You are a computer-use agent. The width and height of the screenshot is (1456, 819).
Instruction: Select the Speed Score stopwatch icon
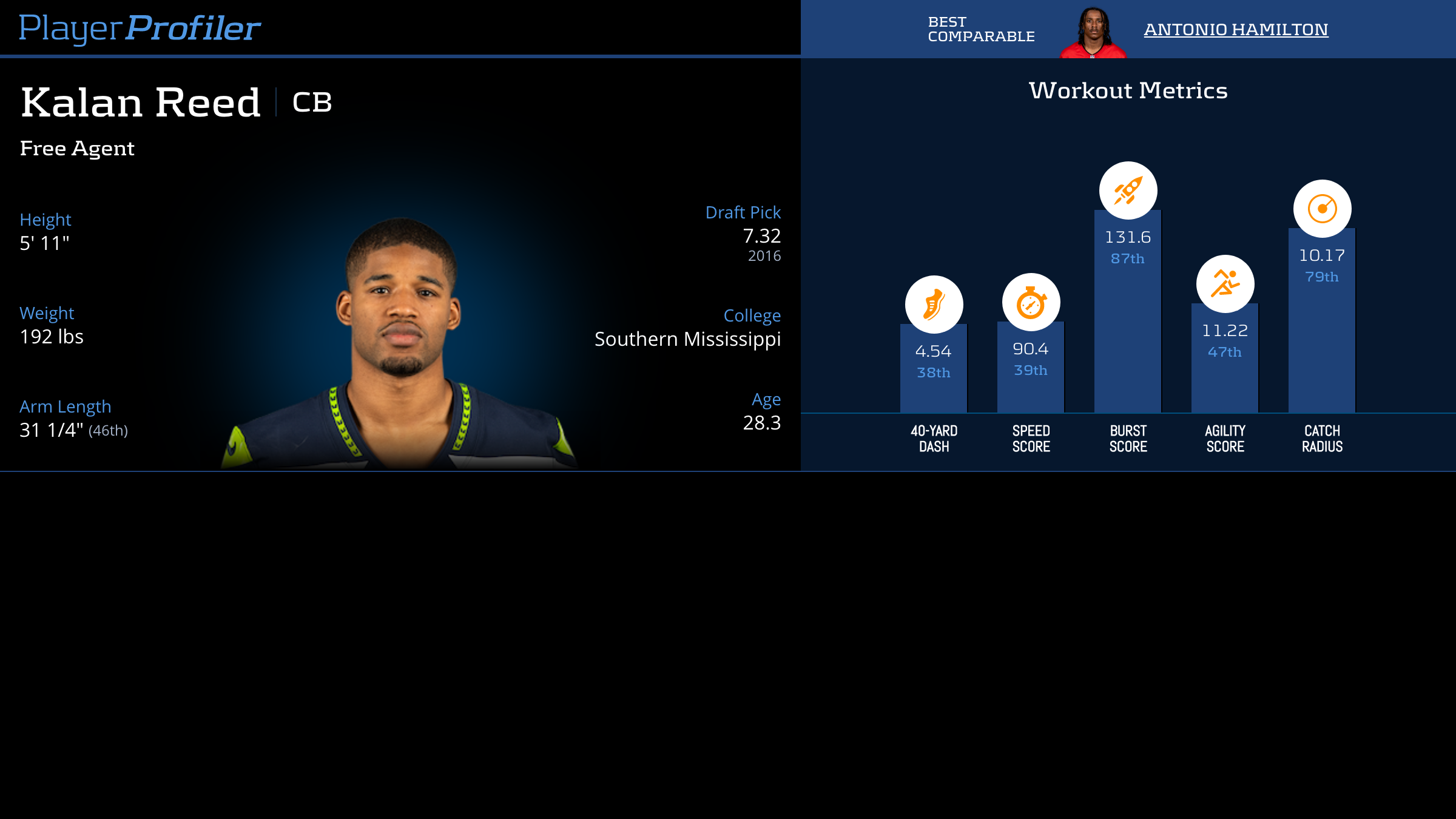pos(1031,302)
